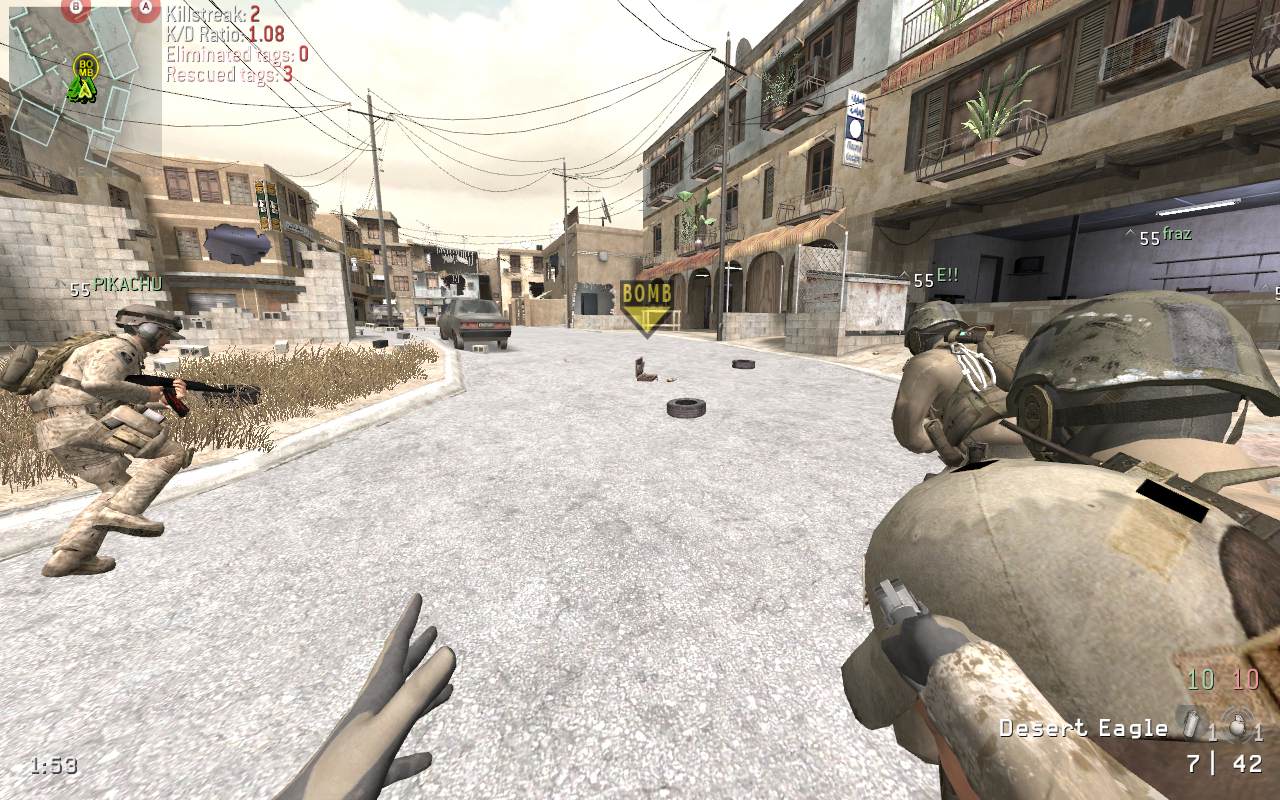
Task: Click the minimap's yellow BOMB marker
Action: pos(85,67)
